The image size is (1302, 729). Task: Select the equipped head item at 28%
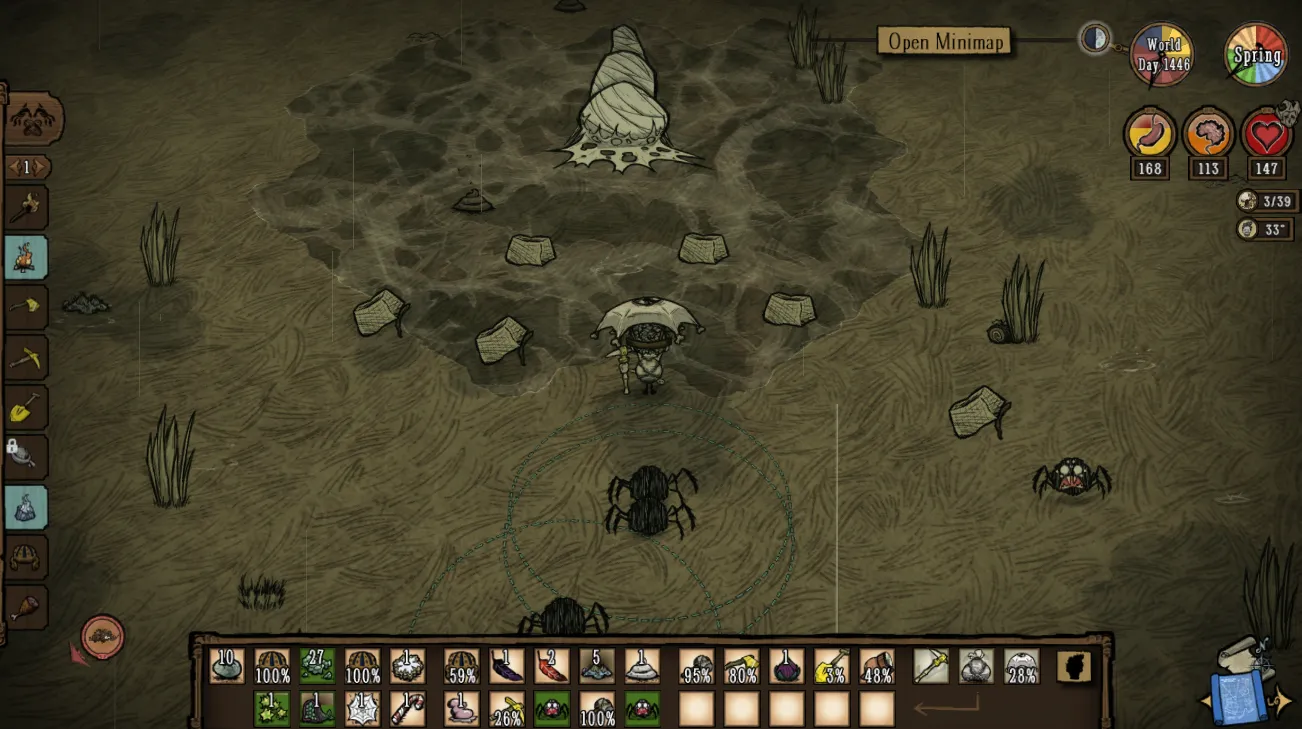(1021, 666)
